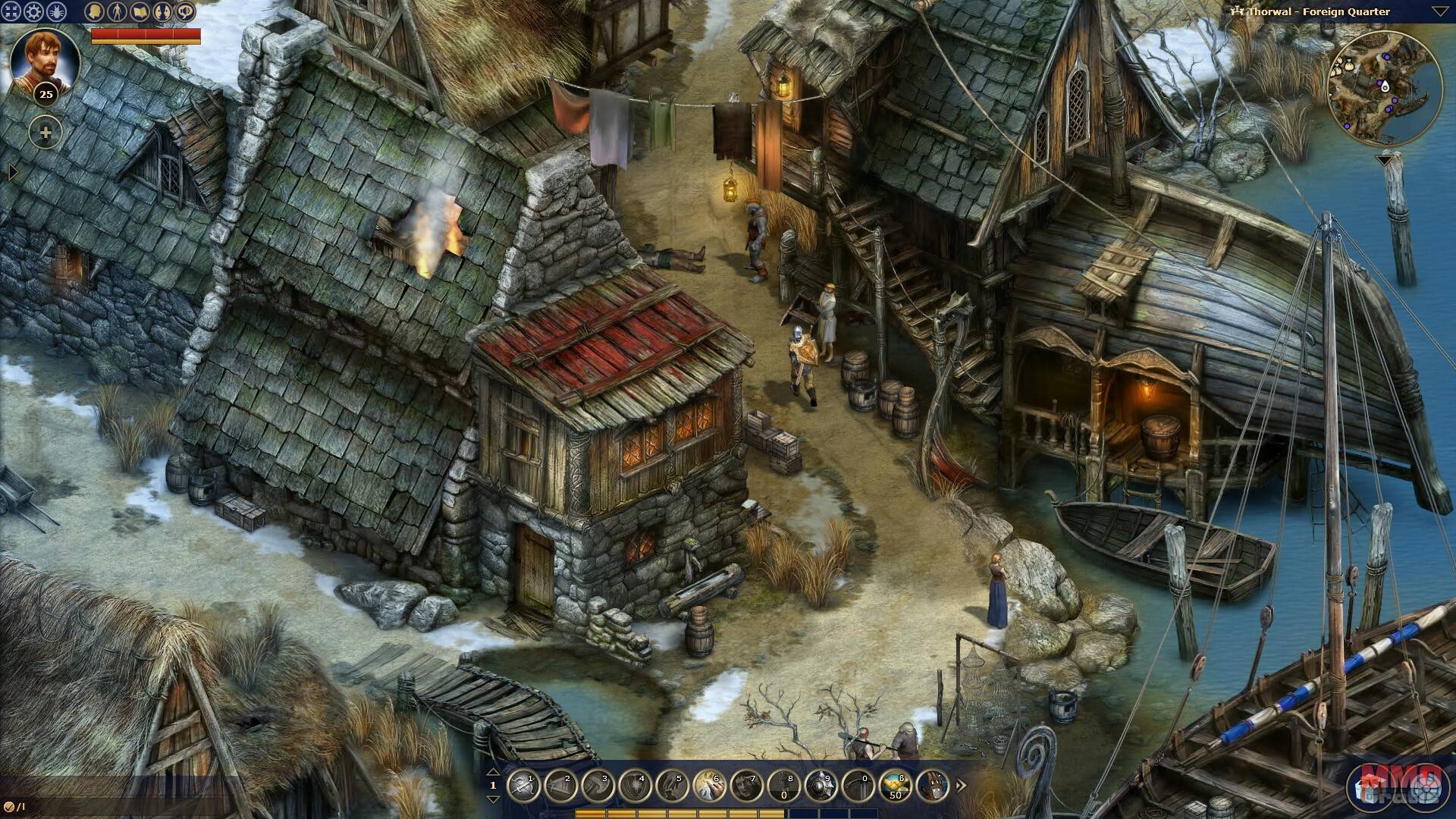Screen dimensions: 1456x819
Task: Open the body equipment screen icon
Action: pos(116,11)
